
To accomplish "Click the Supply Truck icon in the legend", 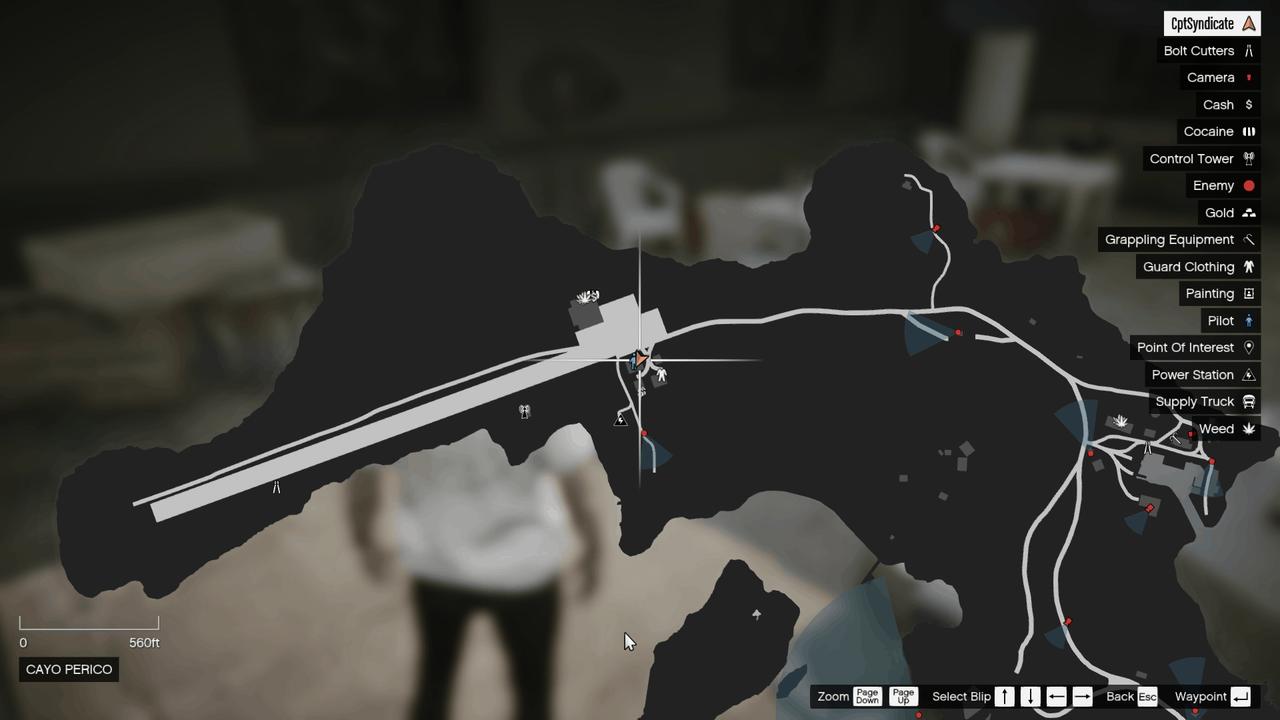I will point(1196,401).
